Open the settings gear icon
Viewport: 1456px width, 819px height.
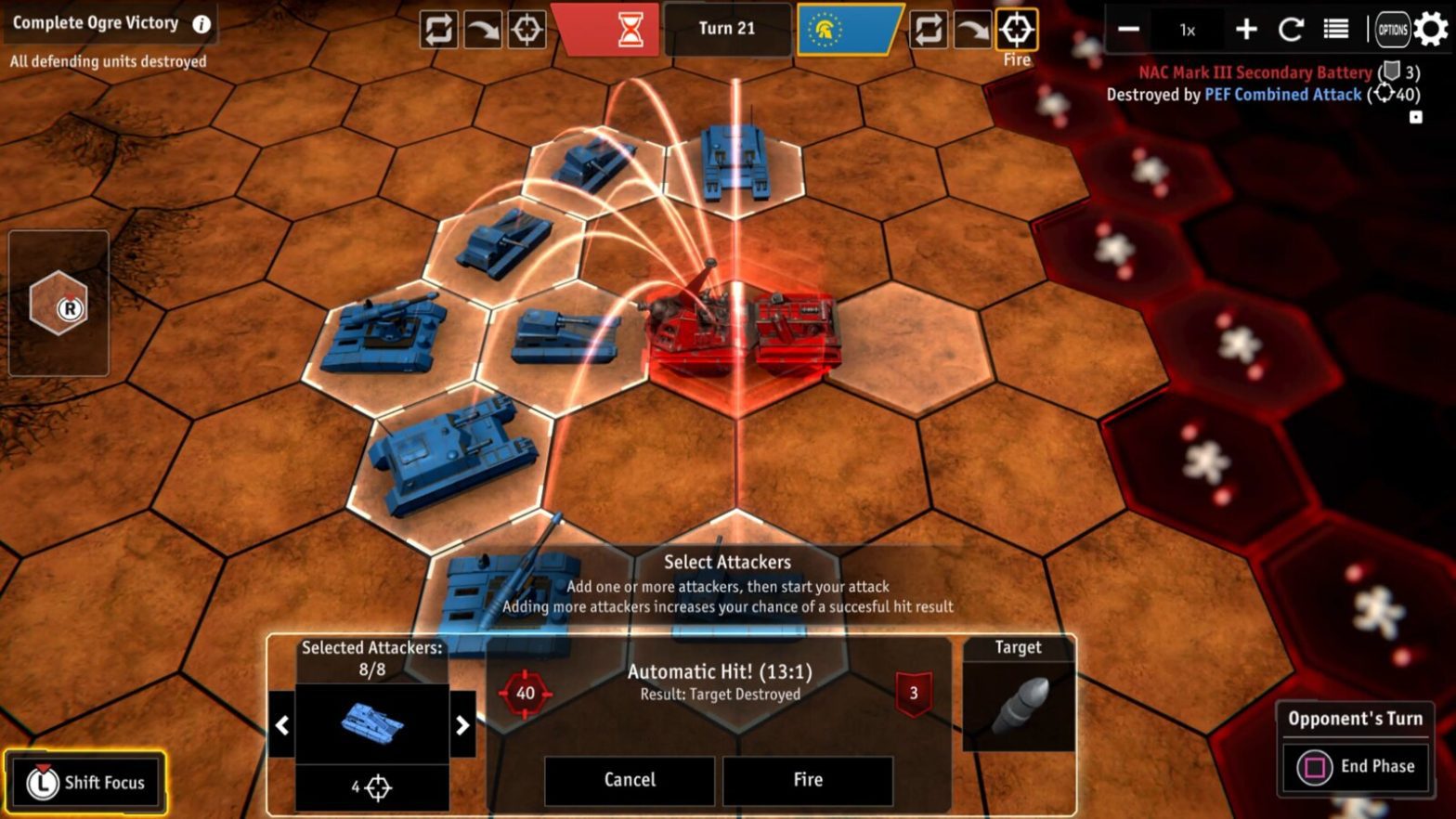[1430, 29]
